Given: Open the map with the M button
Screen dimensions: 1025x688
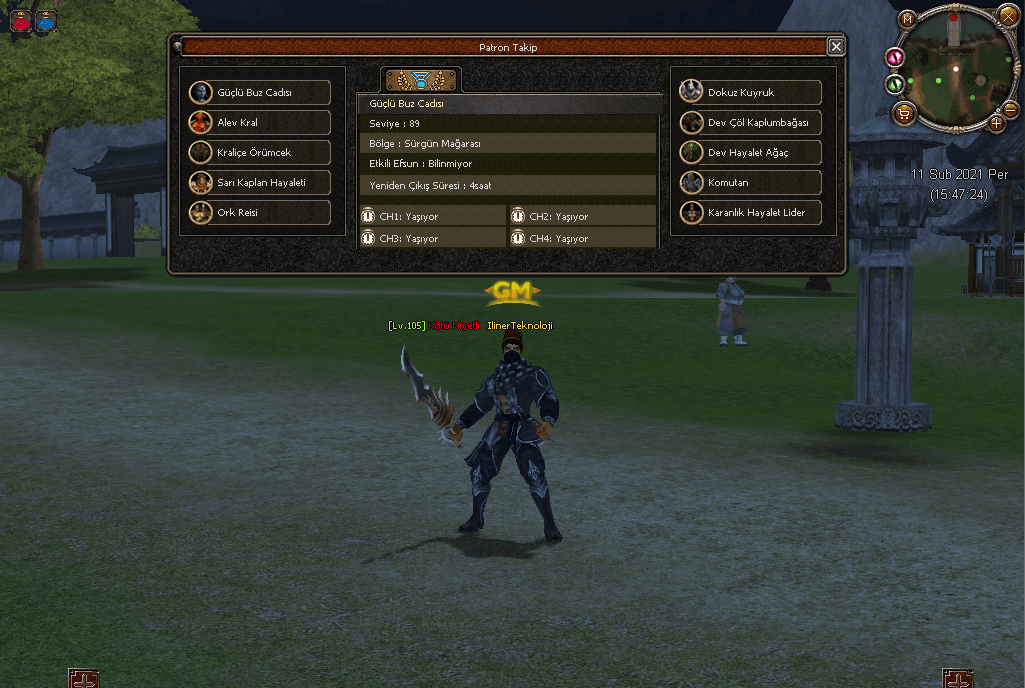Looking at the screenshot, I should (907, 19).
